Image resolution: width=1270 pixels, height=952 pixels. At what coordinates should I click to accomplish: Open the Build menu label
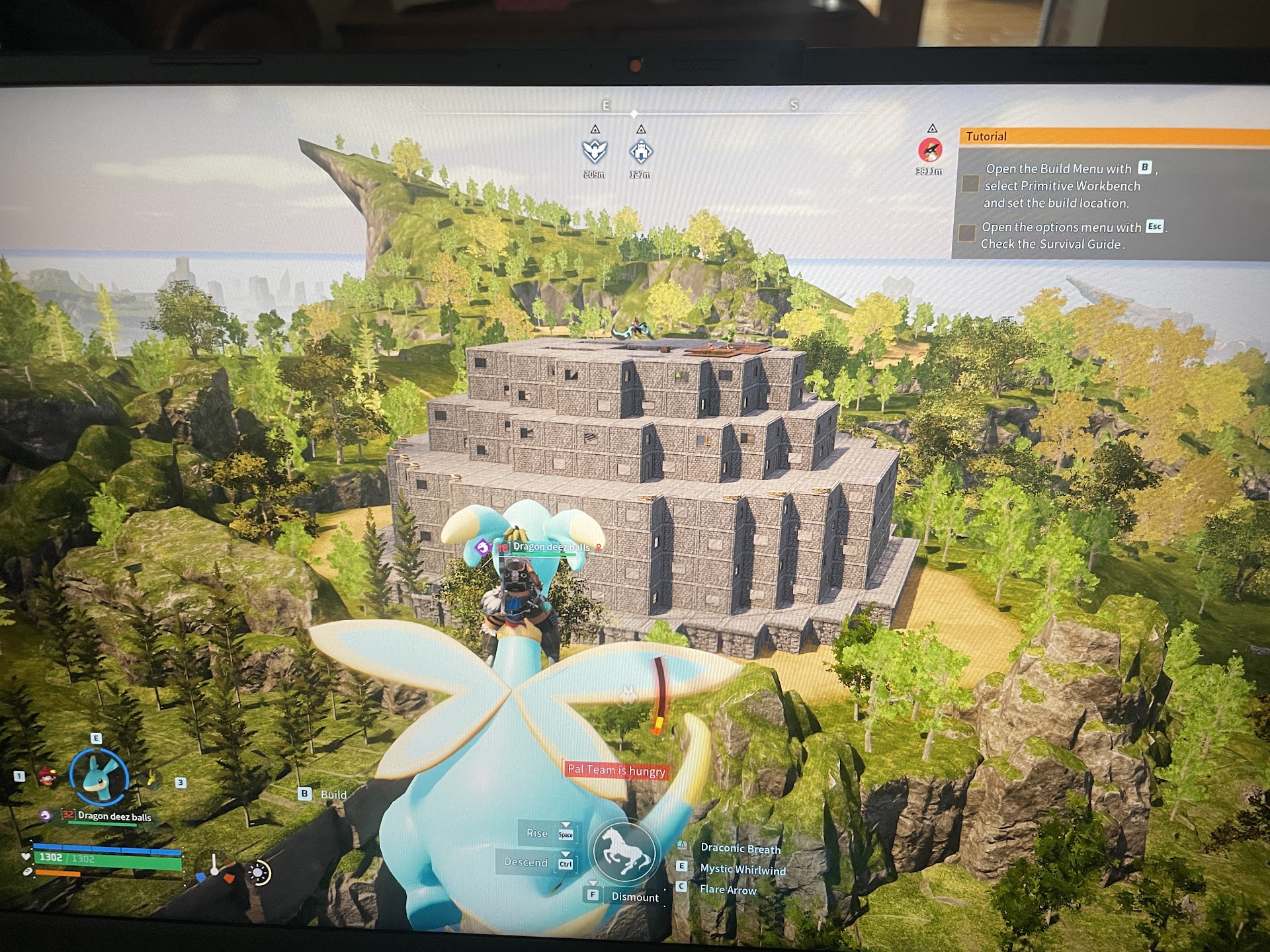[x=333, y=795]
